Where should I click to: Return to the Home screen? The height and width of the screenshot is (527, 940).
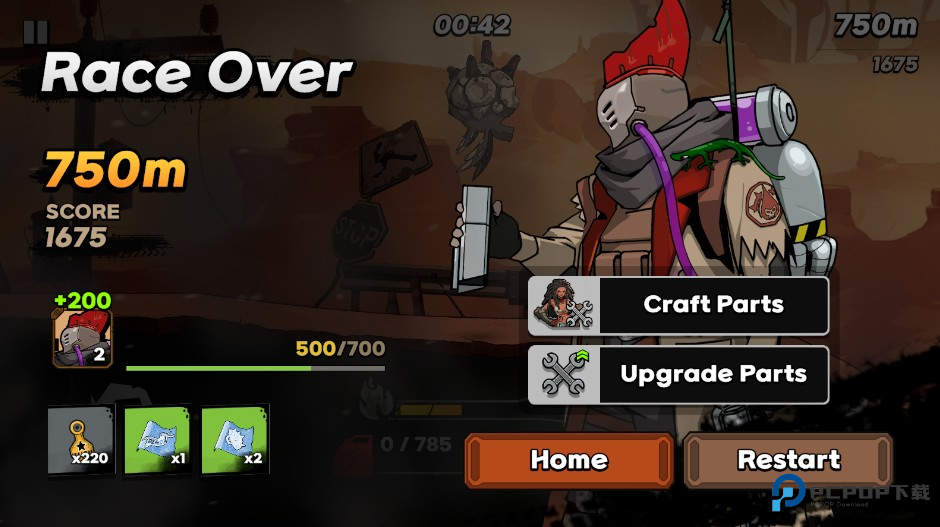pyautogui.click(x=568, y=460)
